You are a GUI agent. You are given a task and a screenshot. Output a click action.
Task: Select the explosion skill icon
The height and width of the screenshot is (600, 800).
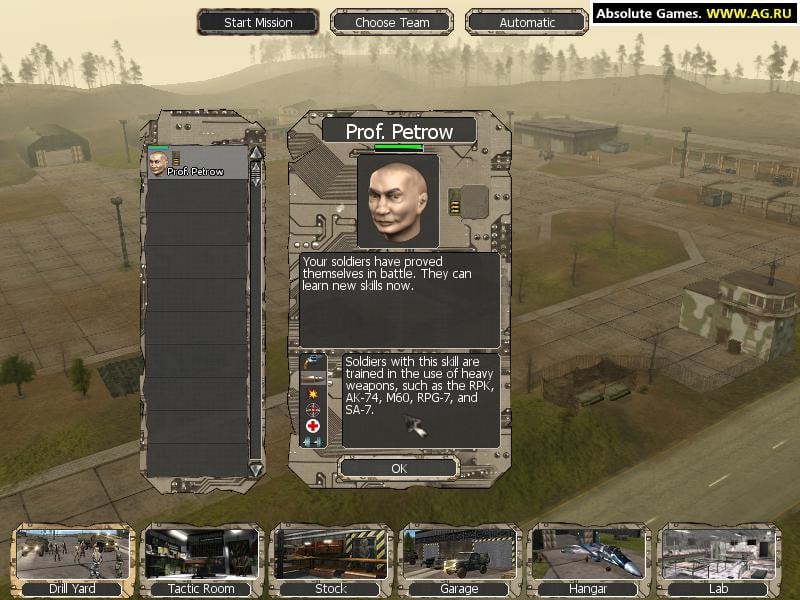(313, 393)
